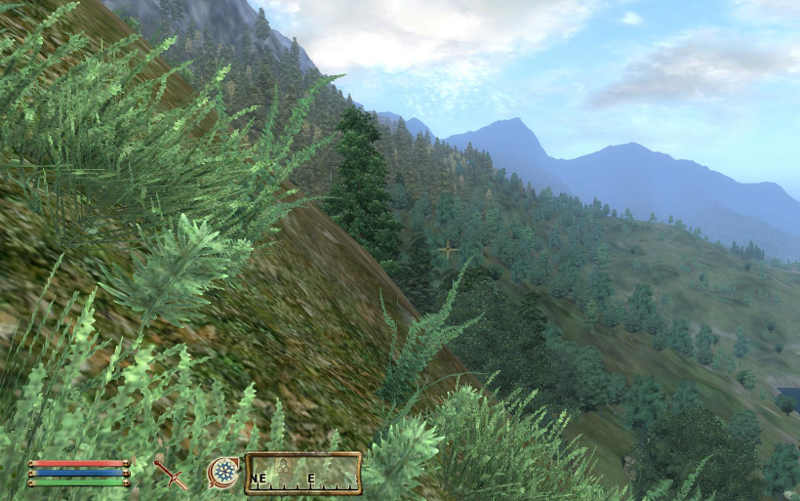Click the compass heading bar

pyautogui.click(x=303, y=473)
